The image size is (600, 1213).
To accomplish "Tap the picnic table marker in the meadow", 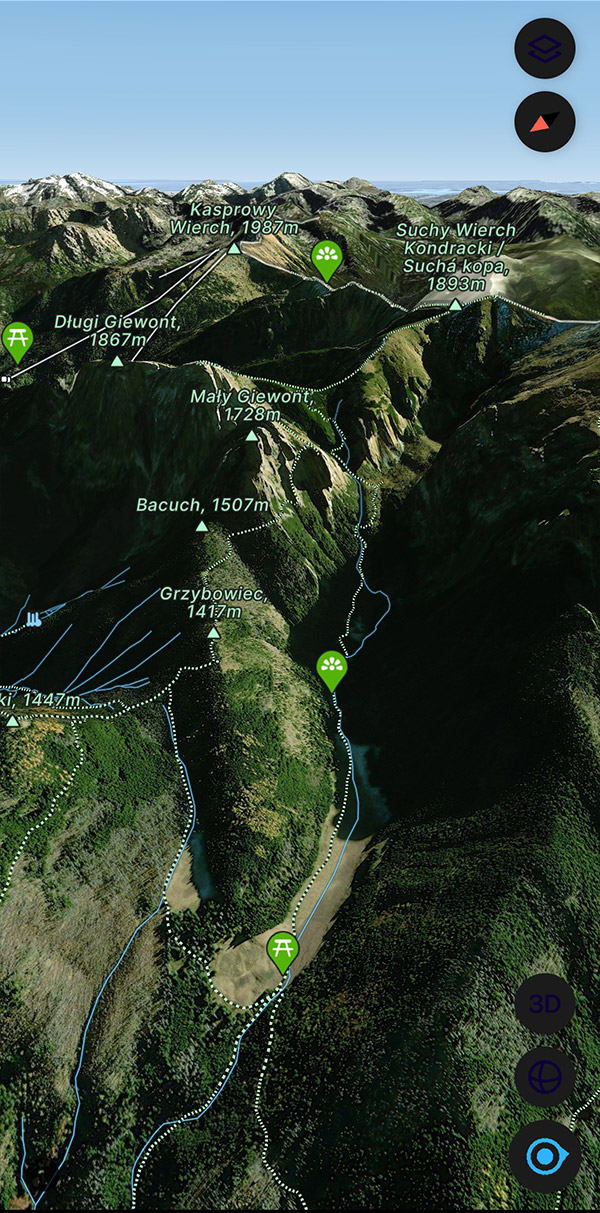I will pyautogui.click(x=283, y=949).
